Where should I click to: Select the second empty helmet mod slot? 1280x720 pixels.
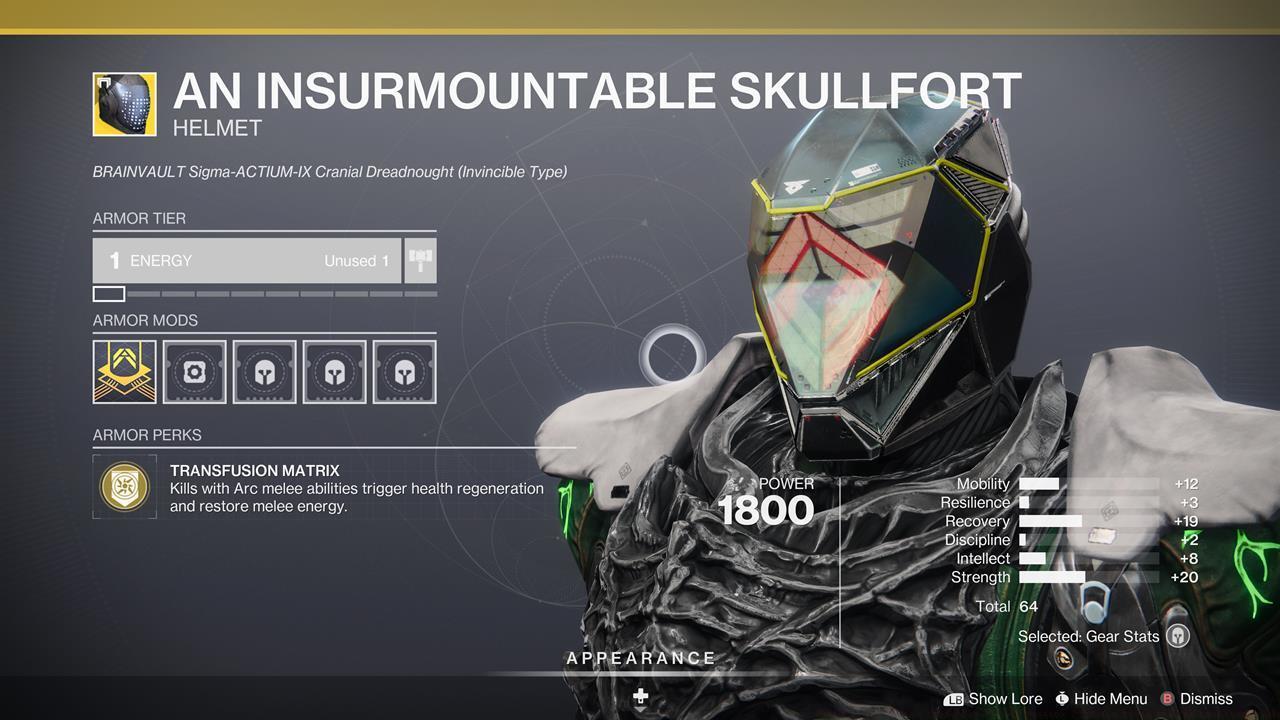(334, 371)
